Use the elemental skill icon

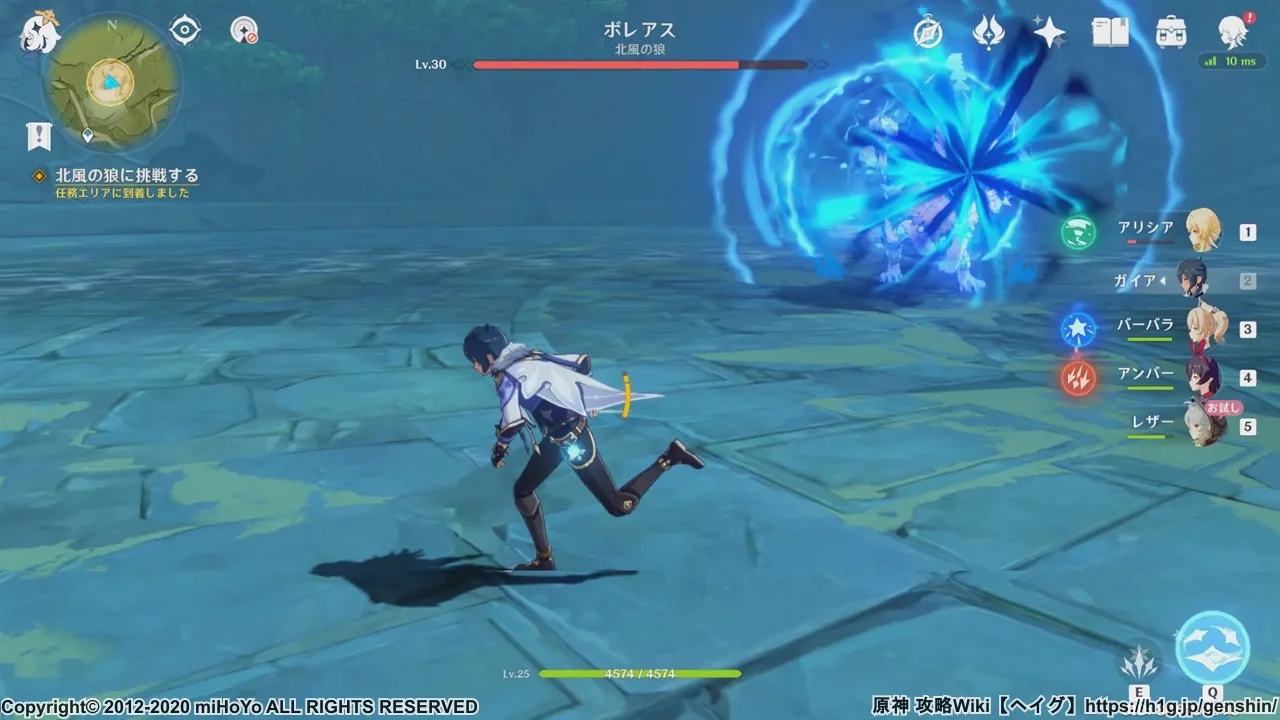click(x=1139, y=661)
